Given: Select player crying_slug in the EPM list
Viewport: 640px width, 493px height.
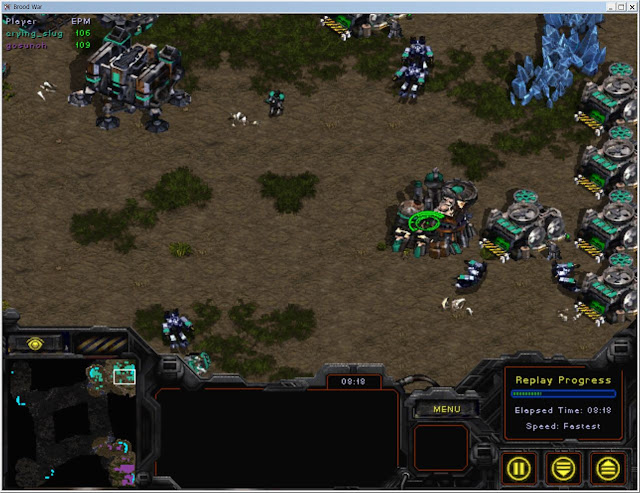Looking at the screenshot, I should point(35,33).
